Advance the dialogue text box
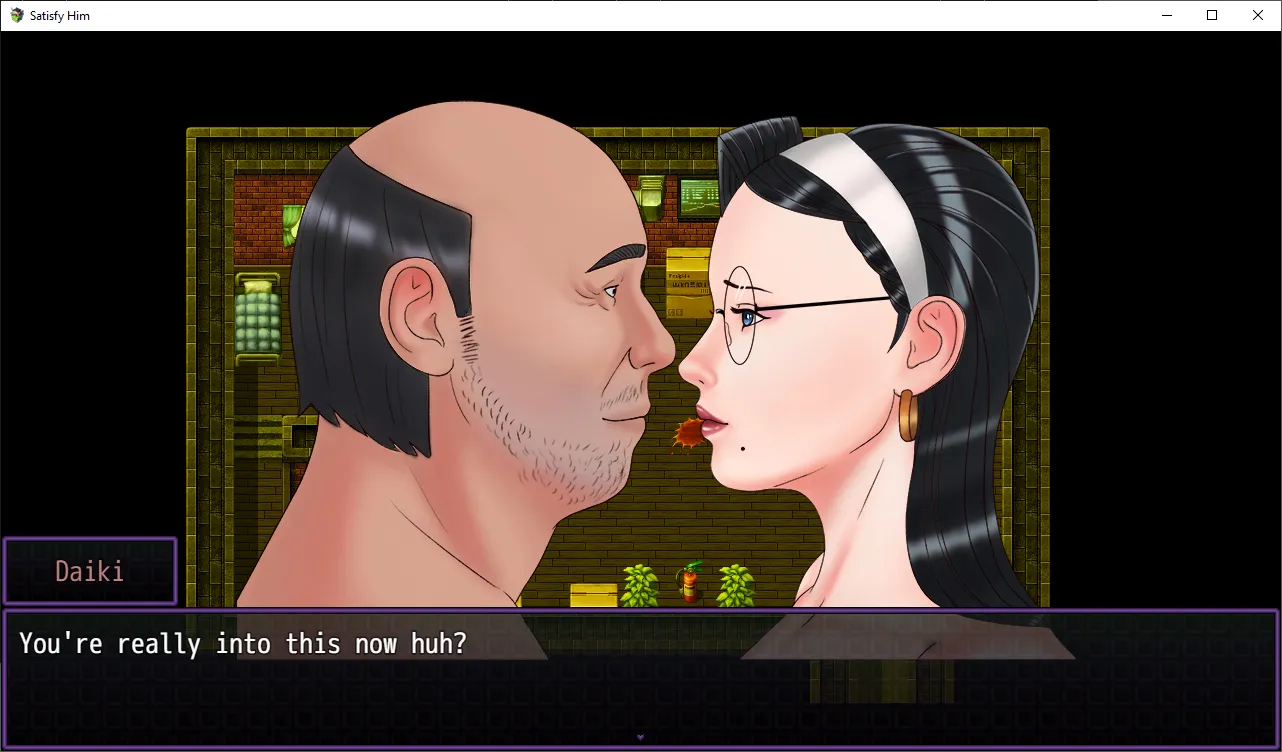The image size is (1282, 752). [x=640, y=678]
